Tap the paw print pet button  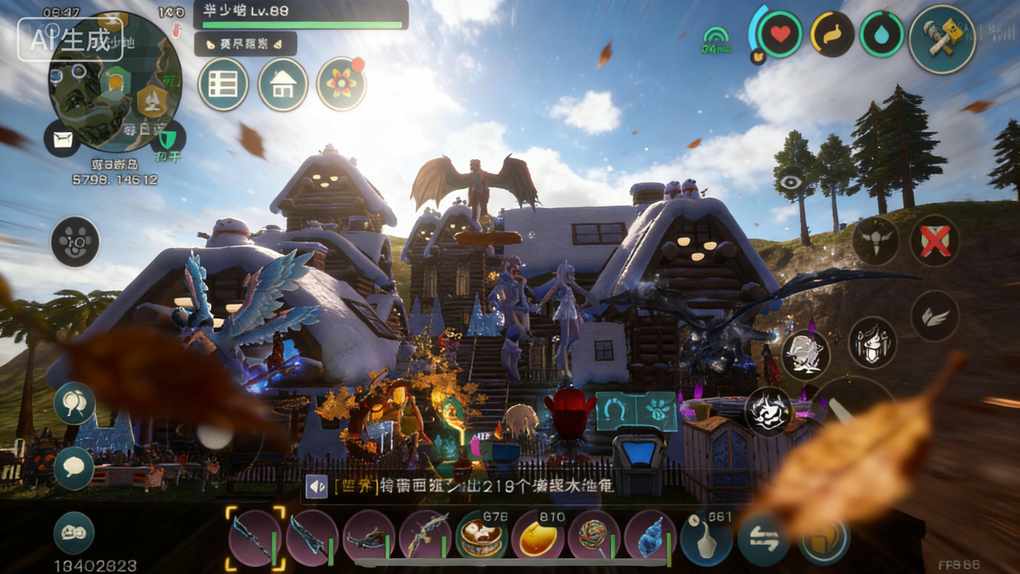(x=75, y=242)
